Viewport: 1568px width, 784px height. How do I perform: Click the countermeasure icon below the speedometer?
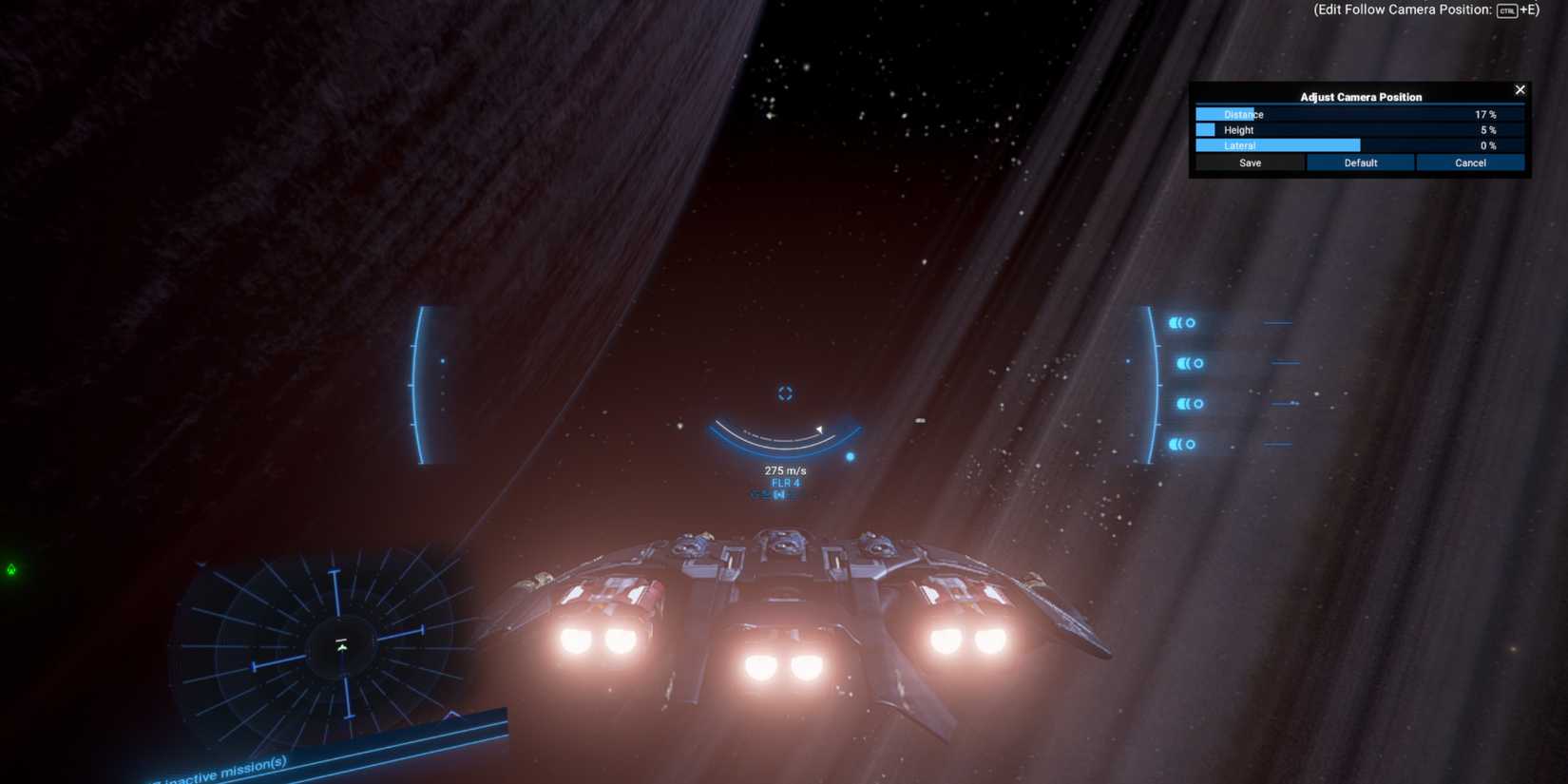[x=778, y=495]
